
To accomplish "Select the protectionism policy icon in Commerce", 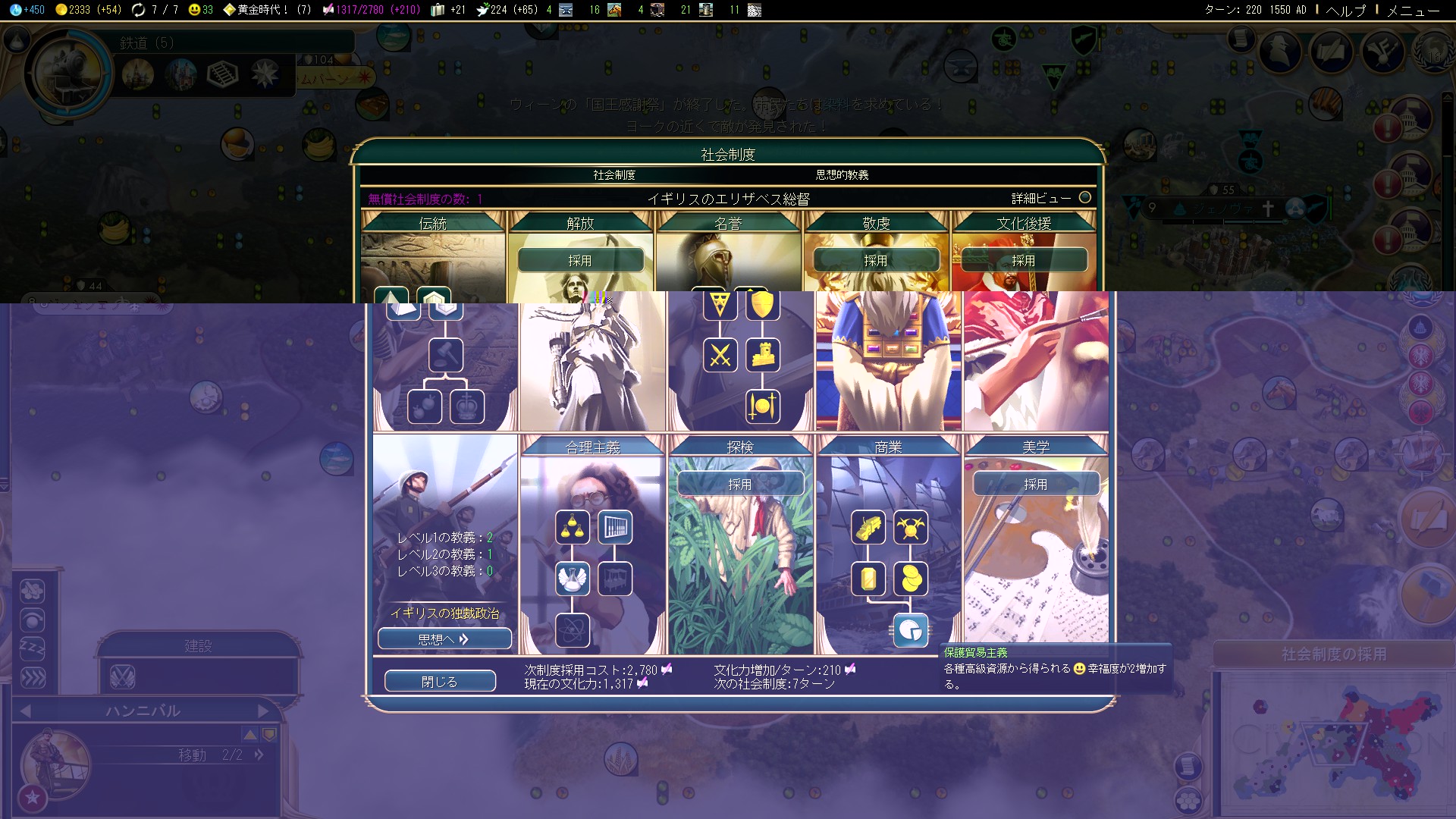I will [x=911, y=630].
